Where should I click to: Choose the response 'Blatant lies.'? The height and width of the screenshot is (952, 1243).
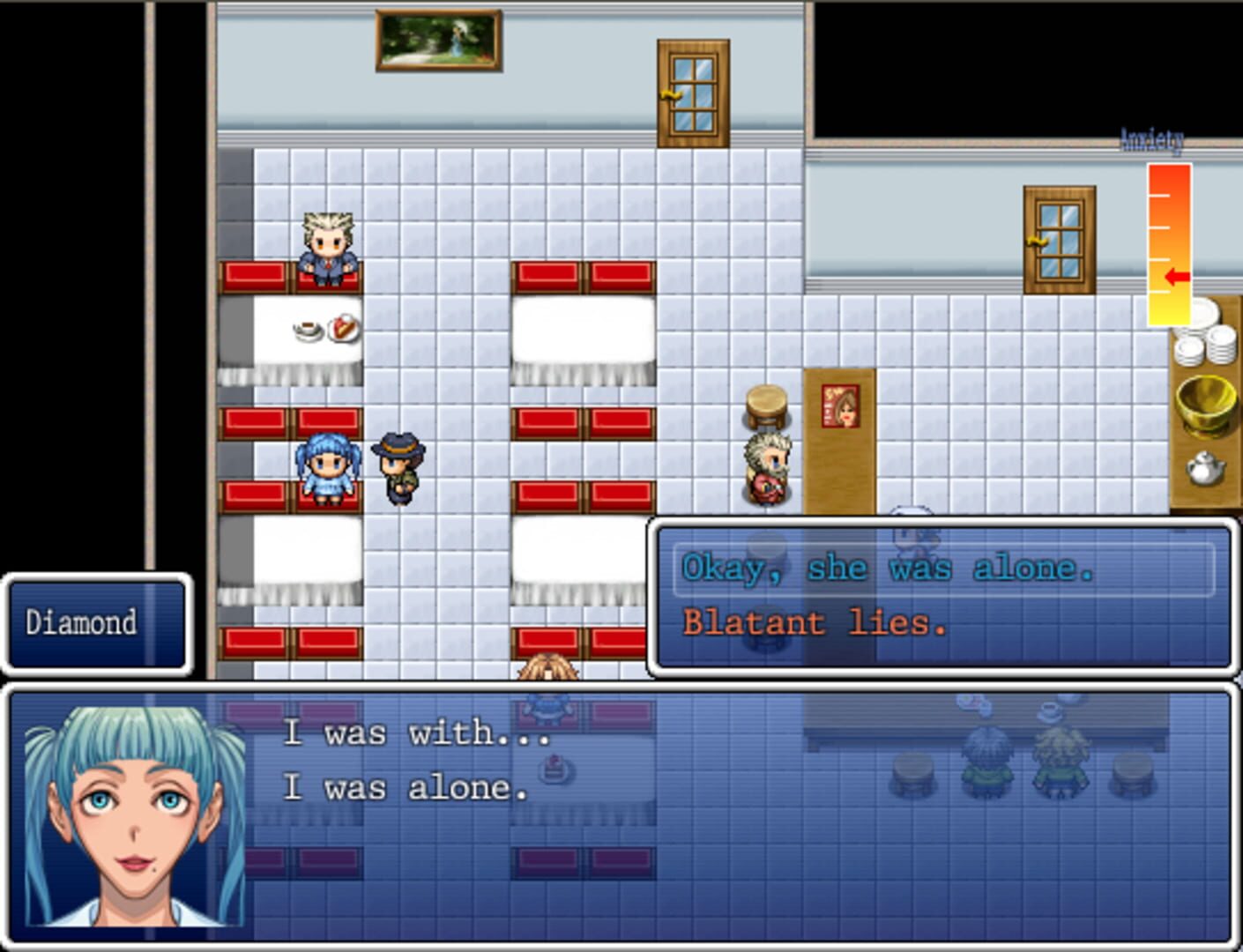[814, 623]
